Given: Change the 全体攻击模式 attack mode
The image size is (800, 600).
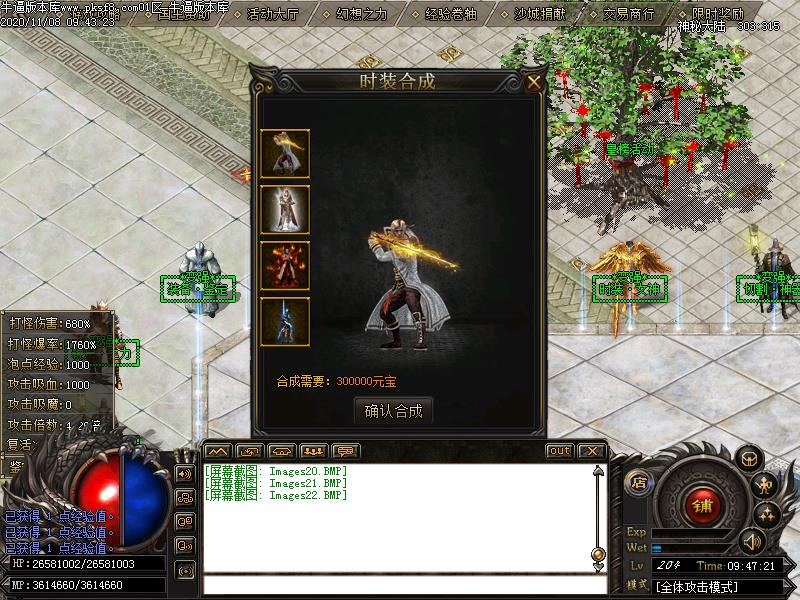Looking at the screenshot, I should pyautogui.click(x=698, y=586).
